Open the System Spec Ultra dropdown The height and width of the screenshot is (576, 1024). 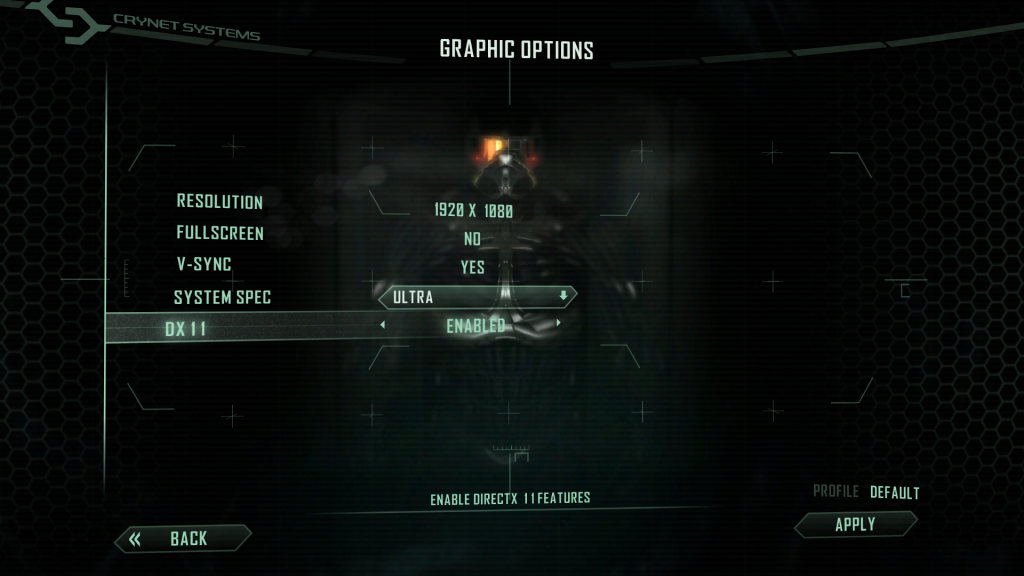477,297
